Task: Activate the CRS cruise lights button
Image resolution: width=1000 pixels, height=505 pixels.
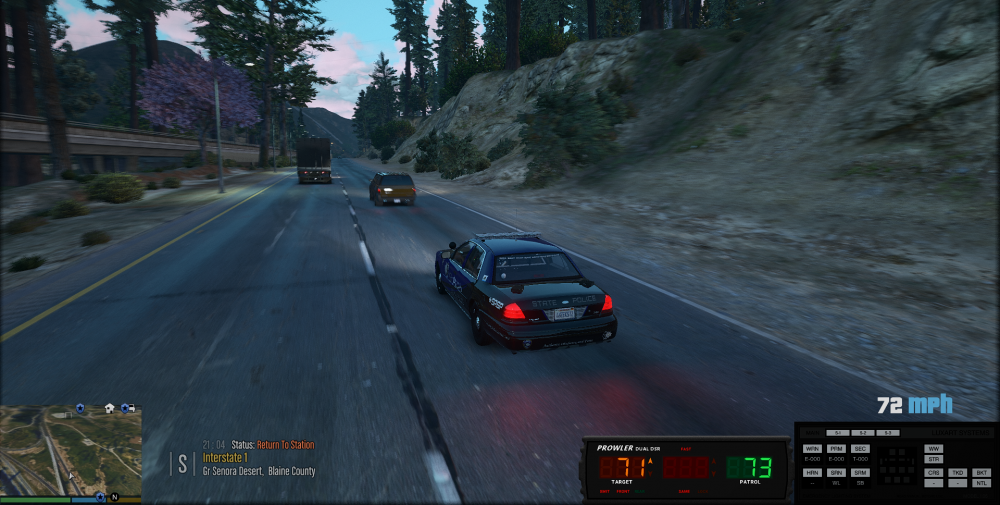Action: tap(934, 472)
